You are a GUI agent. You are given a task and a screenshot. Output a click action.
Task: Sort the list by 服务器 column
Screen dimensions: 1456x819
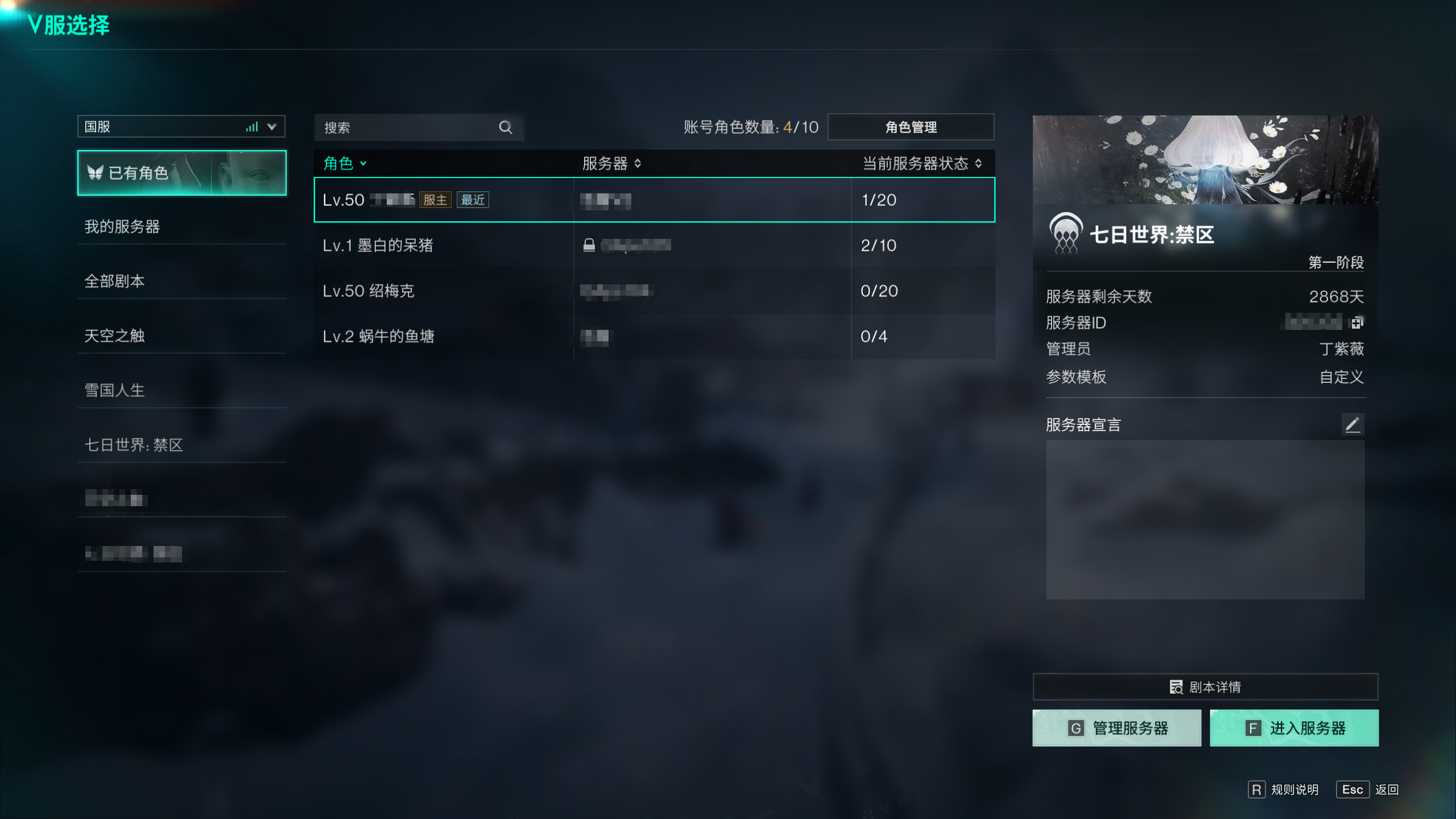[x=611, y=164]
